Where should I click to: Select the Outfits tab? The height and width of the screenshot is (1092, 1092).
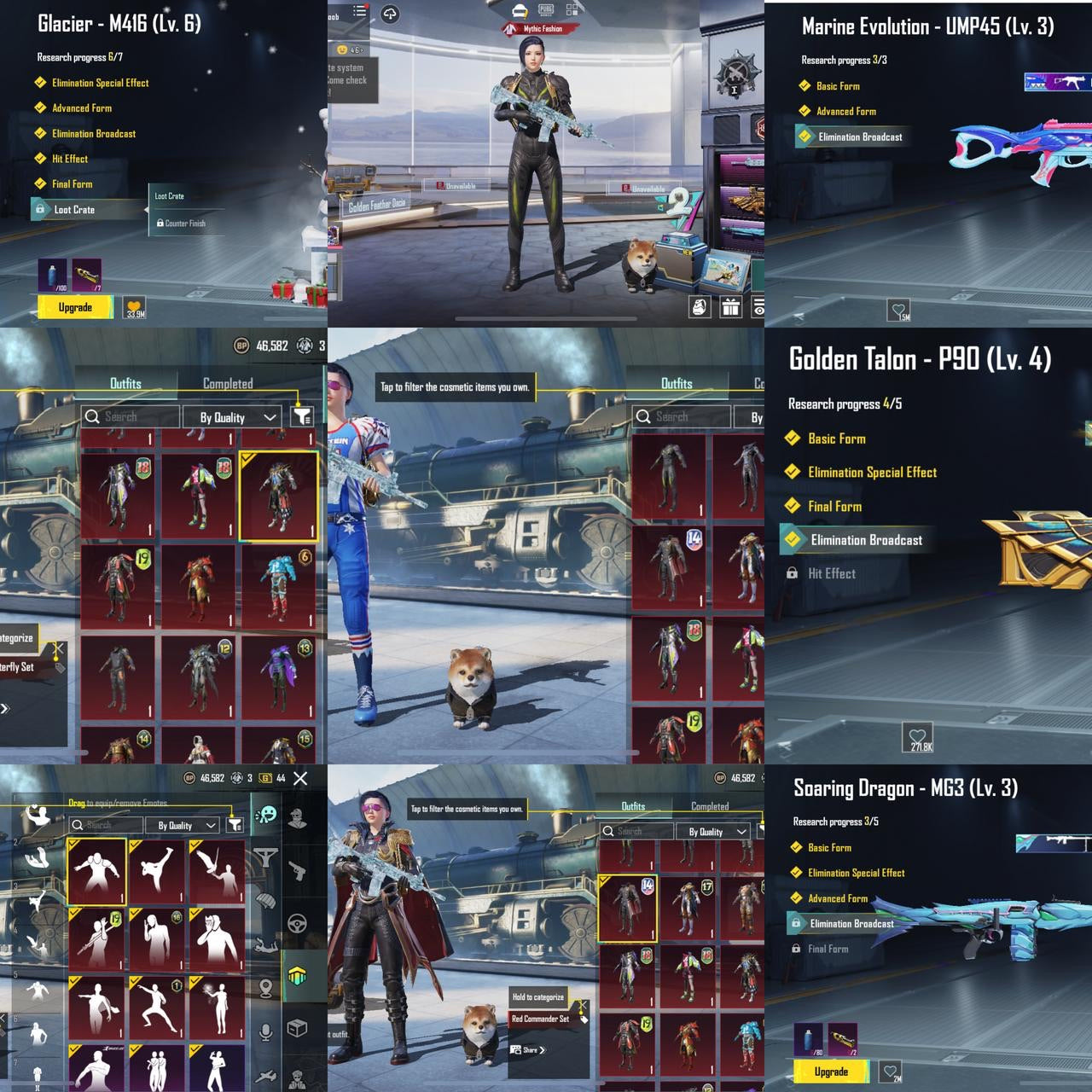pos(125,383)
